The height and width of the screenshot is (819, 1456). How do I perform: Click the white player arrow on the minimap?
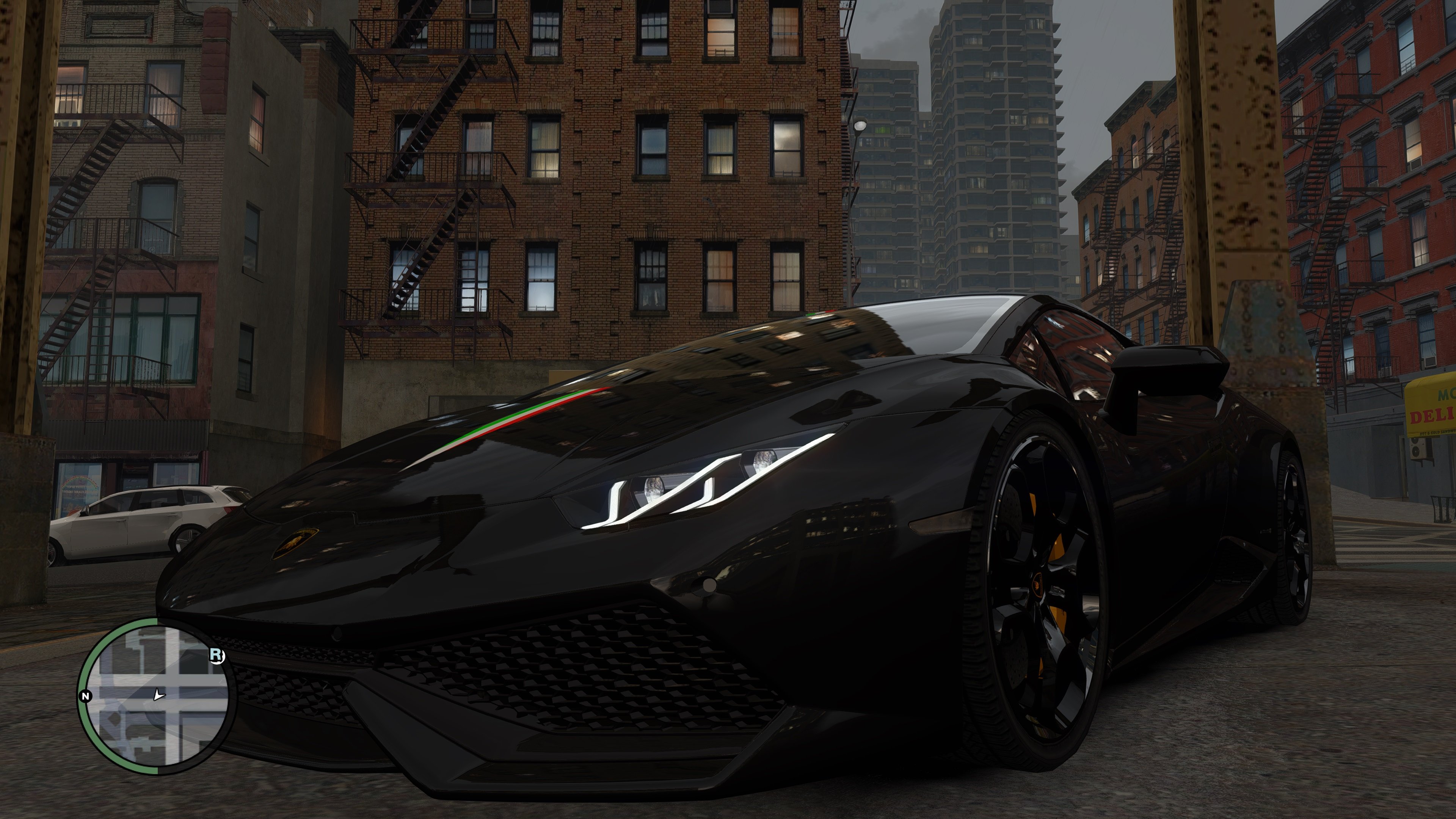(159, 695)
